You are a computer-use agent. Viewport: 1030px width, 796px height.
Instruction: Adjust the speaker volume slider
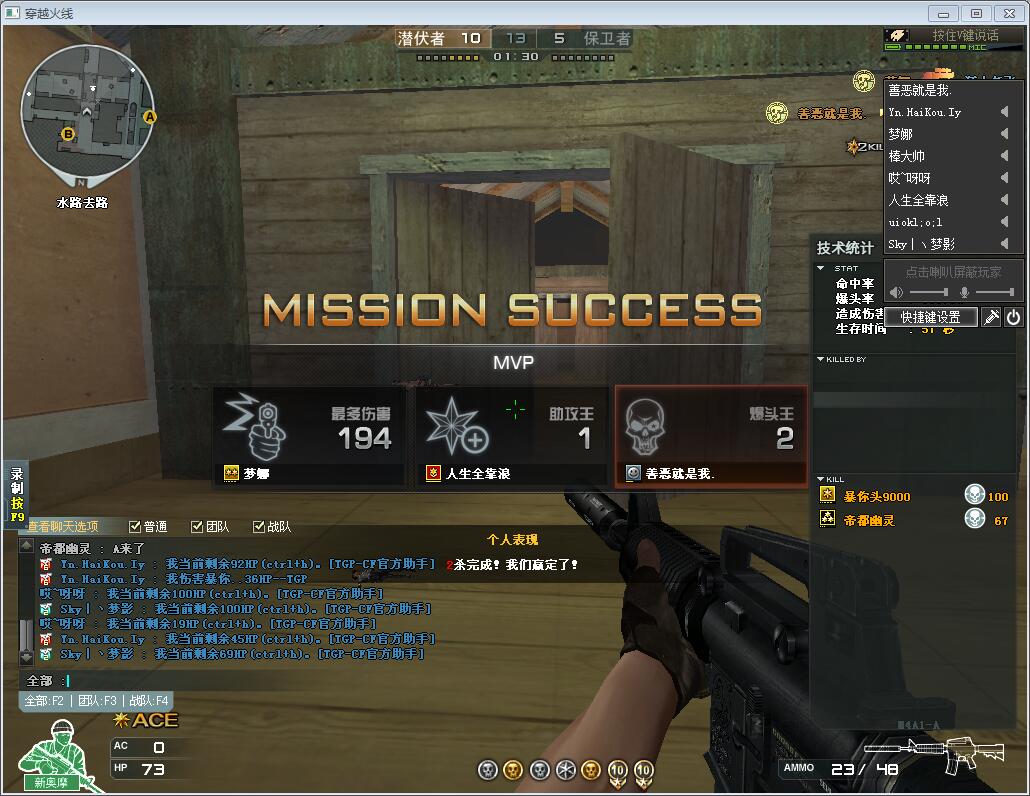pos(929,292)
